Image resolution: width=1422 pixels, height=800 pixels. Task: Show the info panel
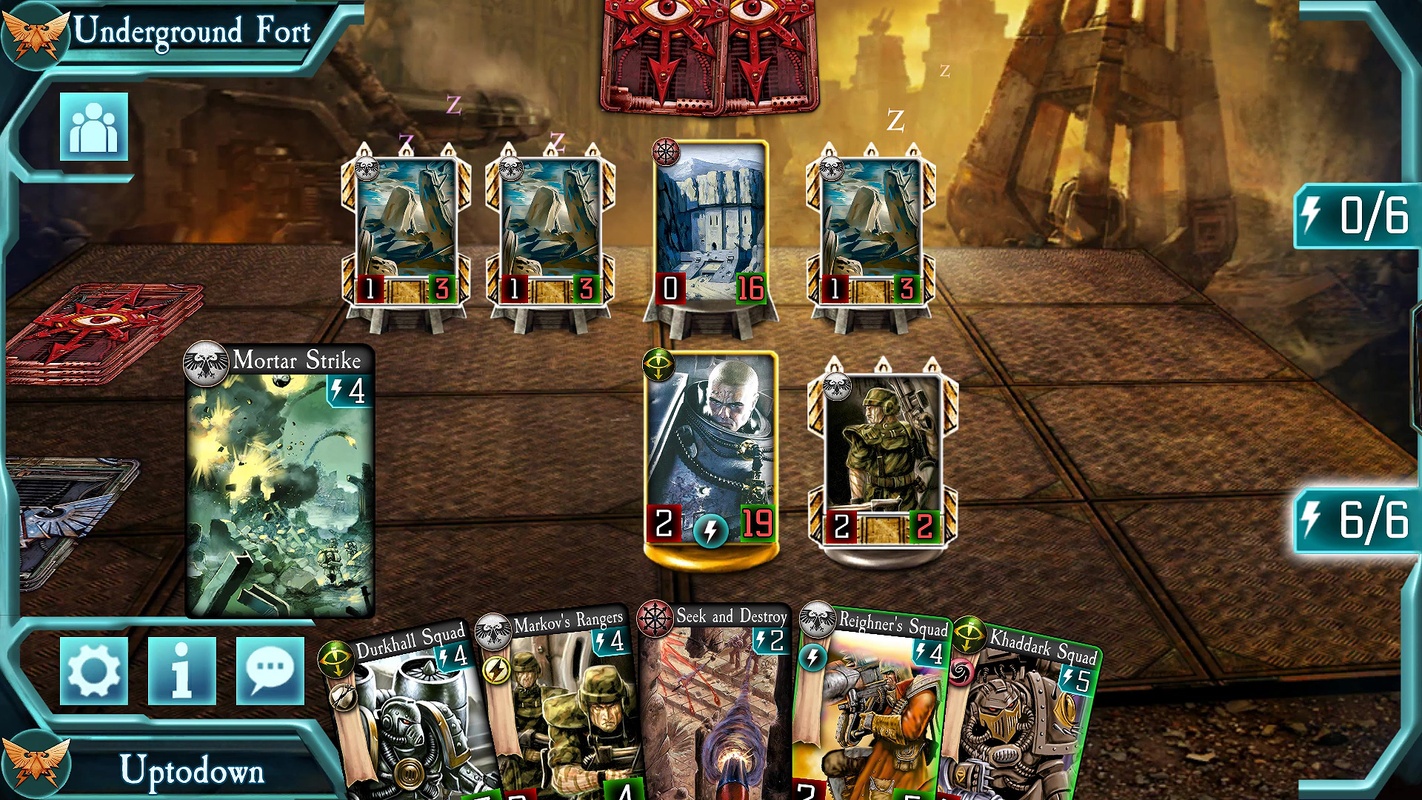(x=181, y=671)
